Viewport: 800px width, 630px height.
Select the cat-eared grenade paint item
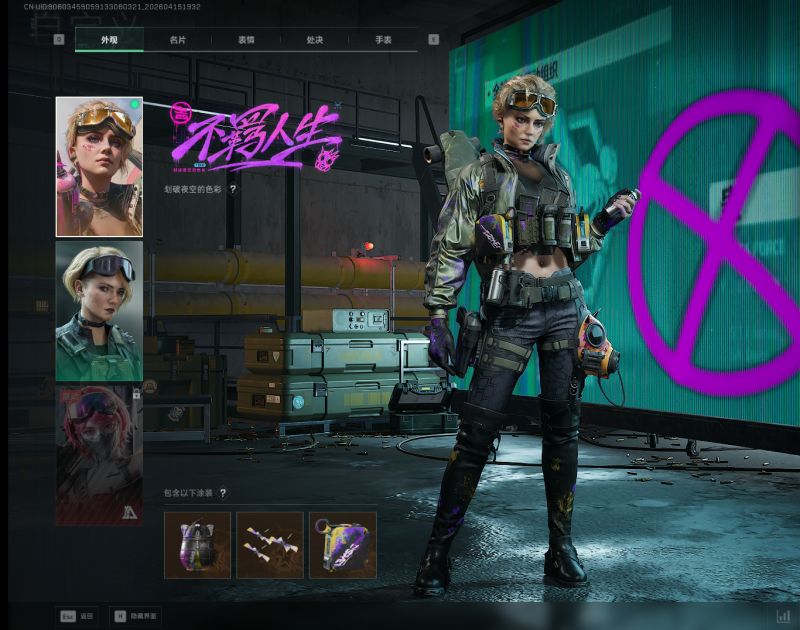tap(197, 545)
